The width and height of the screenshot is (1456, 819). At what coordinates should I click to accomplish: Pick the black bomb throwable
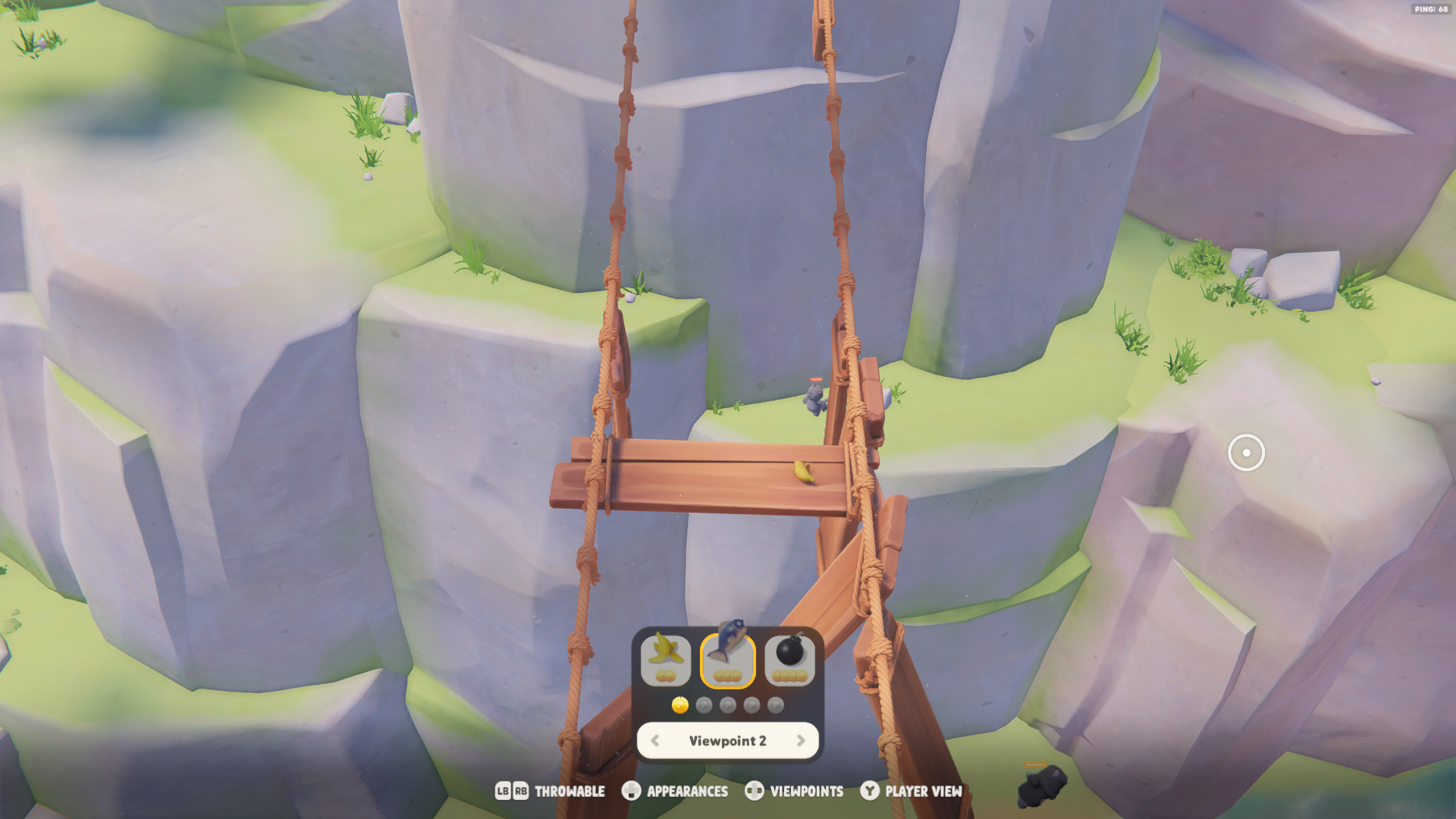pyautogui.click(x=789, y=658)
